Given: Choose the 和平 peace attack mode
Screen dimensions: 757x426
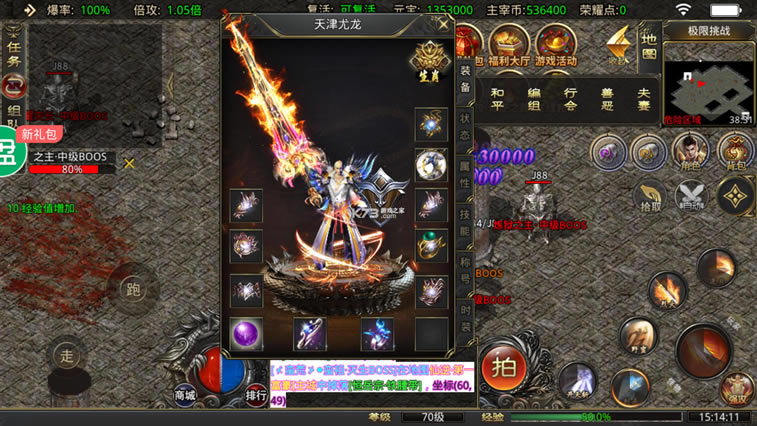Looking at the screenshot, I should click(497, 98).
